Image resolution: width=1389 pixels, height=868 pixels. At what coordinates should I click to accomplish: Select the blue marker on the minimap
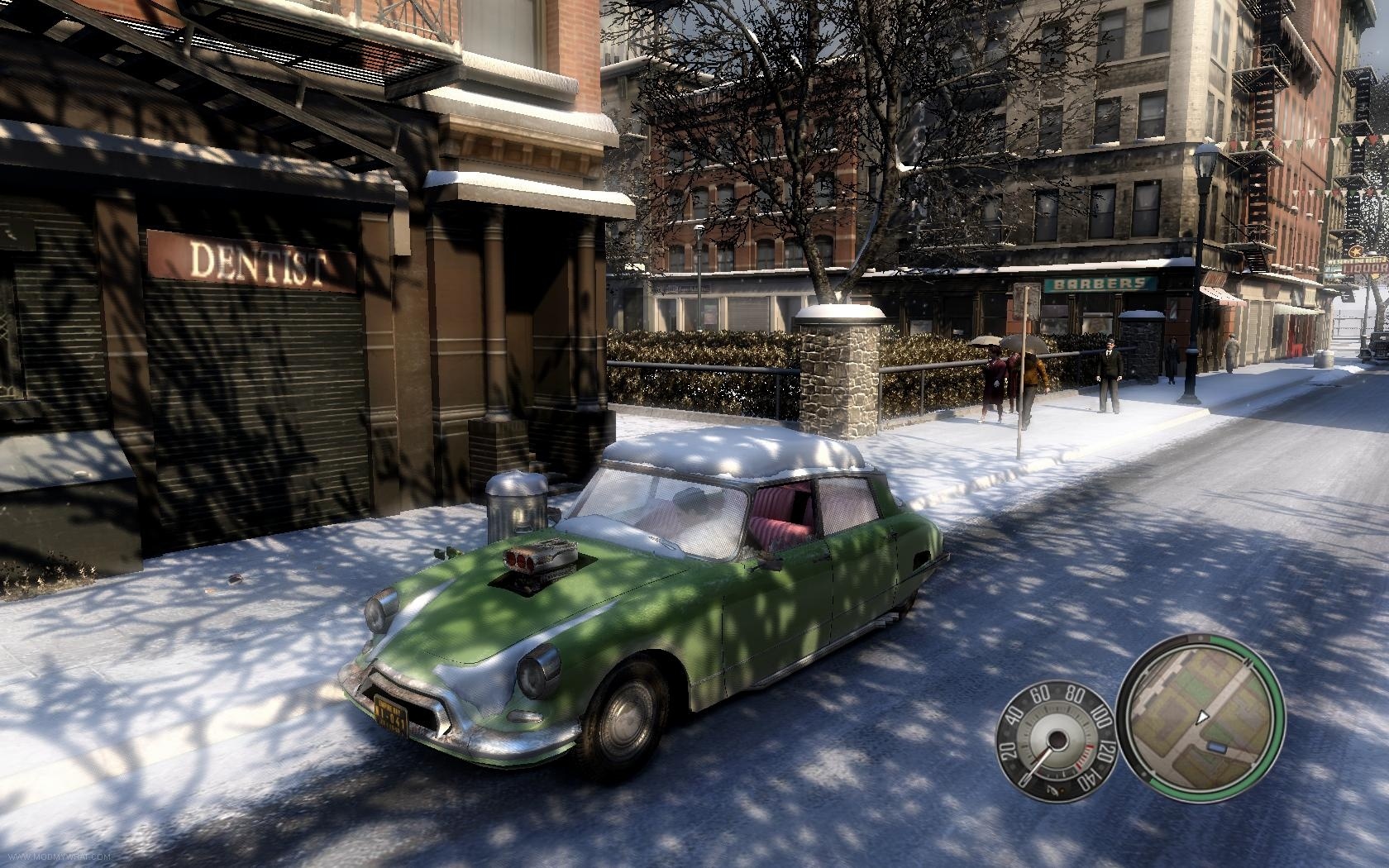click(x=1217, y=746)
